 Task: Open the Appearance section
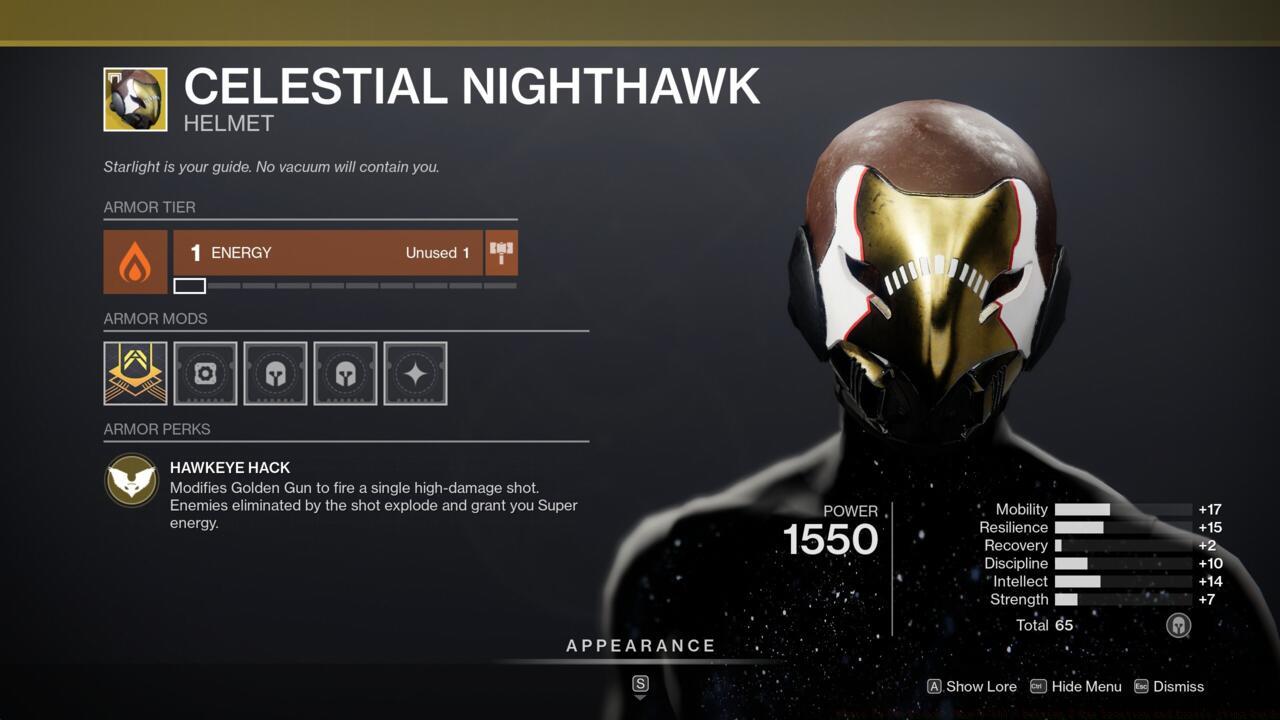(x=641, y=645)
